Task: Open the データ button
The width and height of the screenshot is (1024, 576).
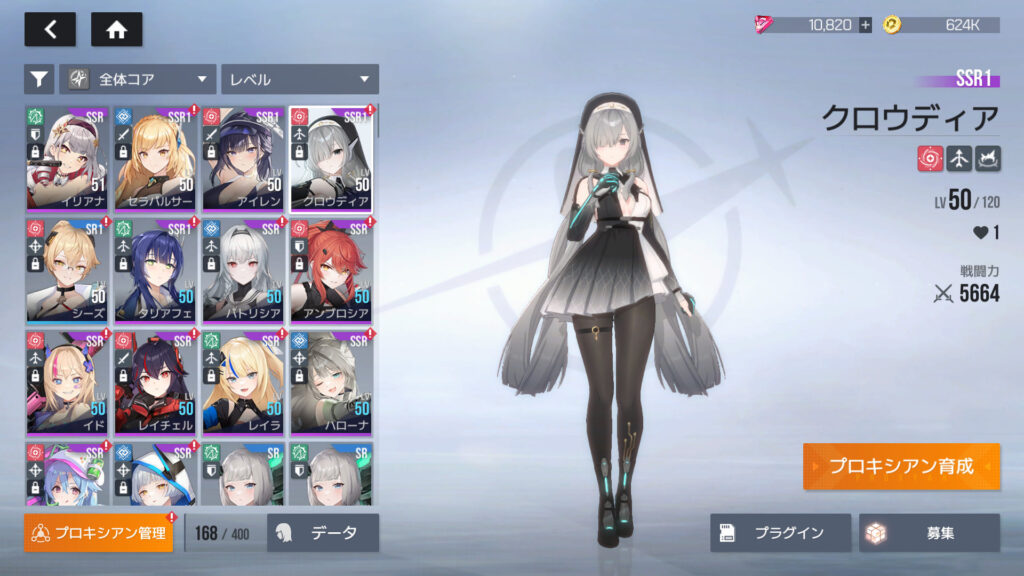Action: coord(323,533)
